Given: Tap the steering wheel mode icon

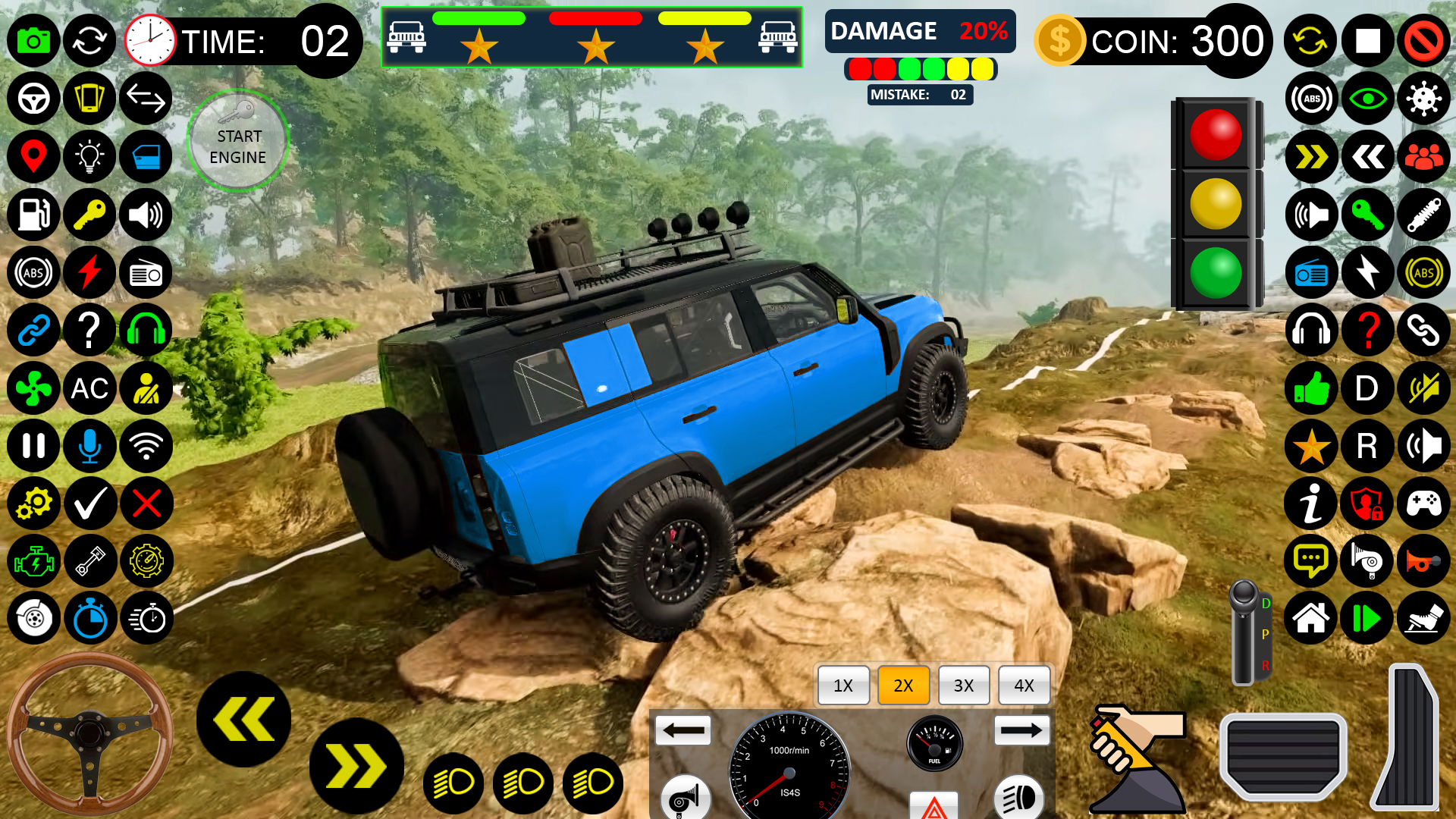Looking at the screenshot, I should (x=33, y=99).
